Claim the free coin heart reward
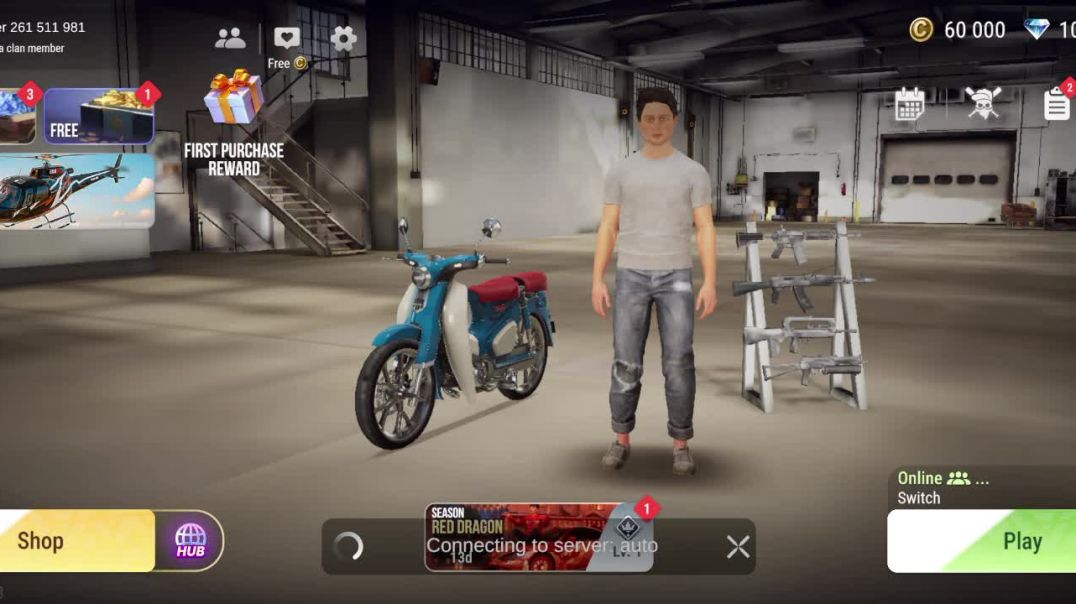This screenshot has height=604, width=1076. (287, 45)
